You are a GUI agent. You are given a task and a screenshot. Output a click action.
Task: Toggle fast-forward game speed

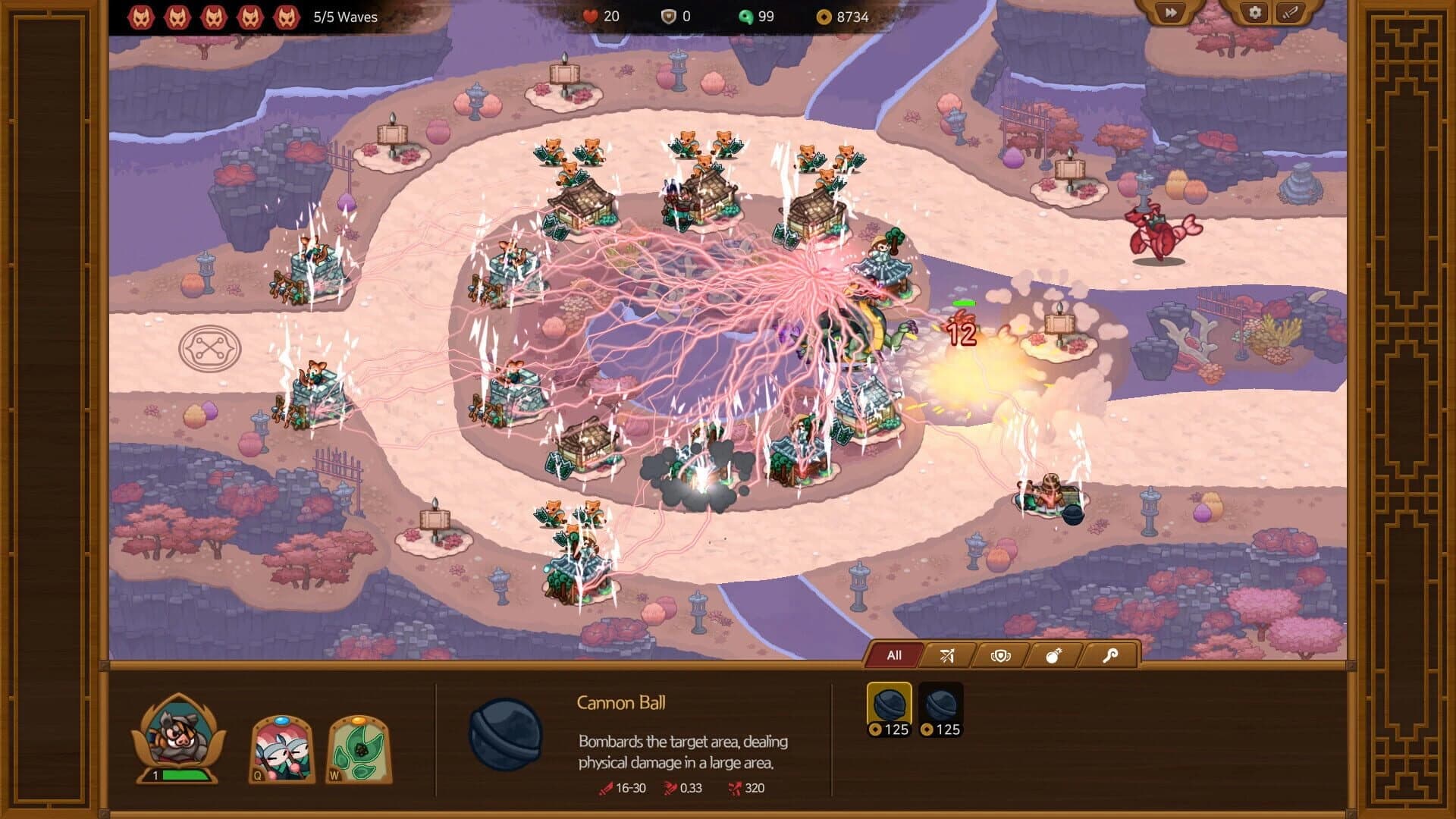pyautogui.click(x=1171, y=13)
